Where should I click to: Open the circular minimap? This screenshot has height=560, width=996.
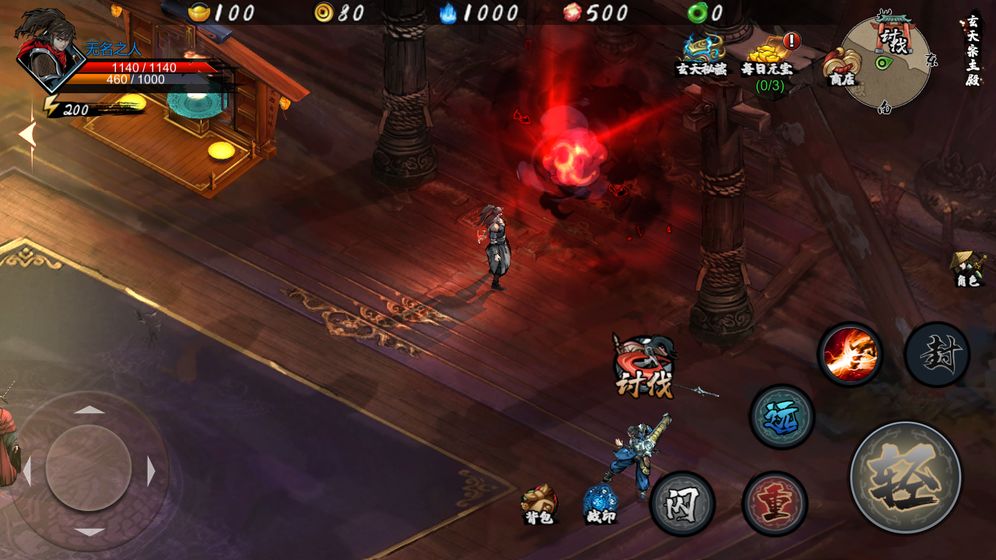[887, 62]
